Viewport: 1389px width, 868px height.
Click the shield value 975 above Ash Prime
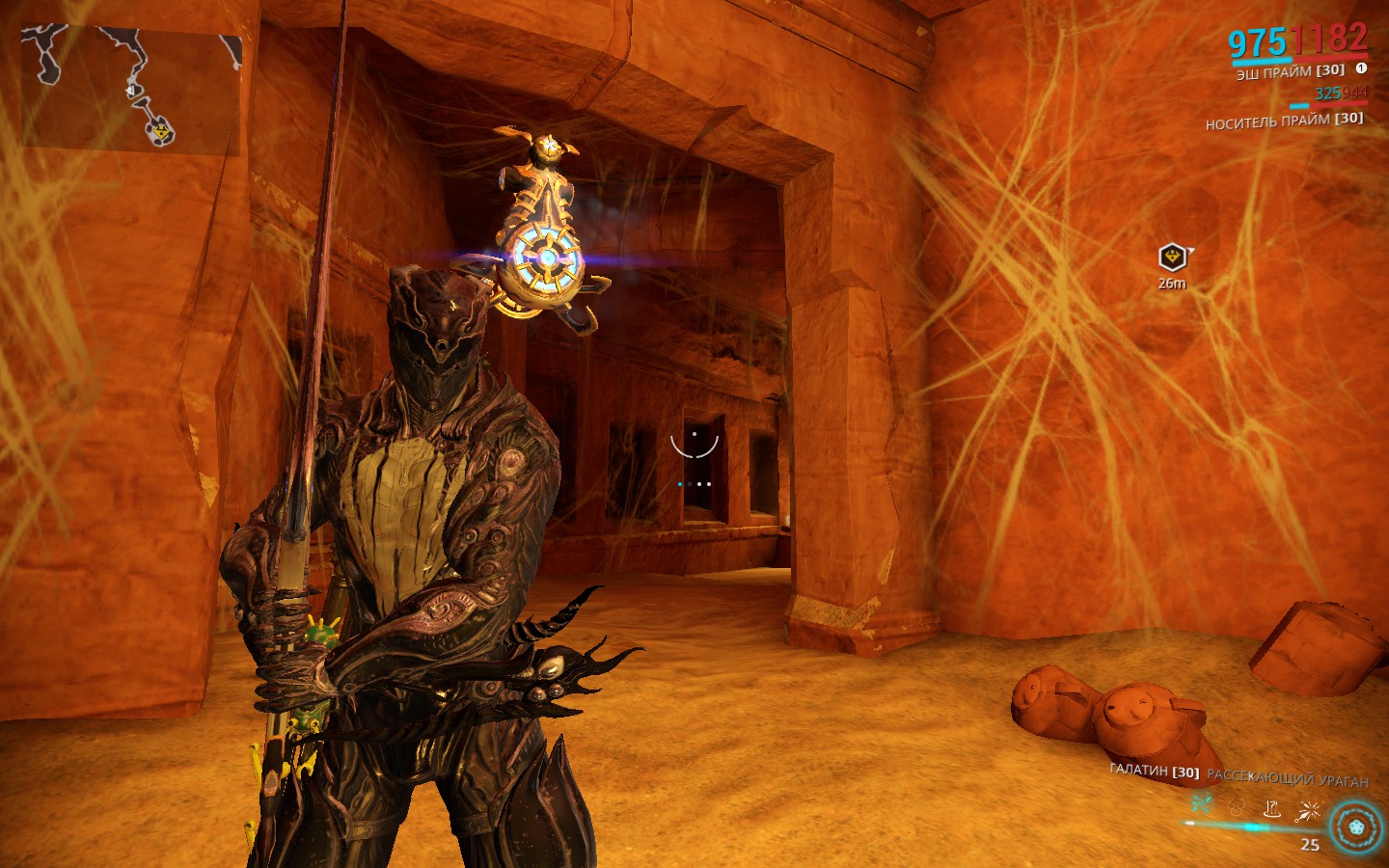(x=1258, y=42)
